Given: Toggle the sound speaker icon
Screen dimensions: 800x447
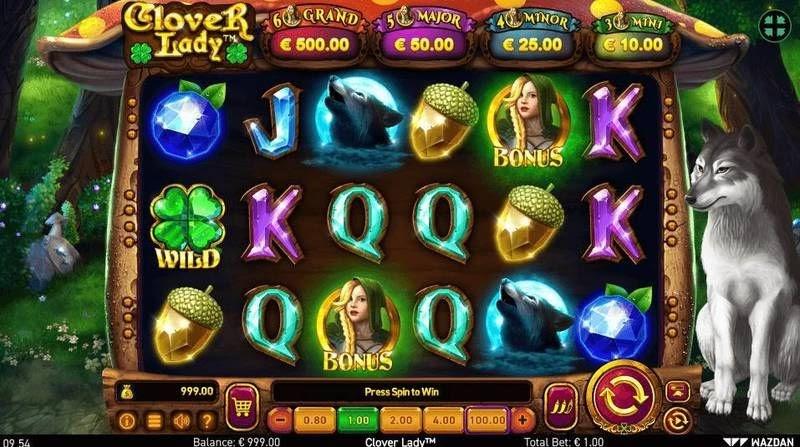Looking at the screenshot, I should (x=181, y=421).
